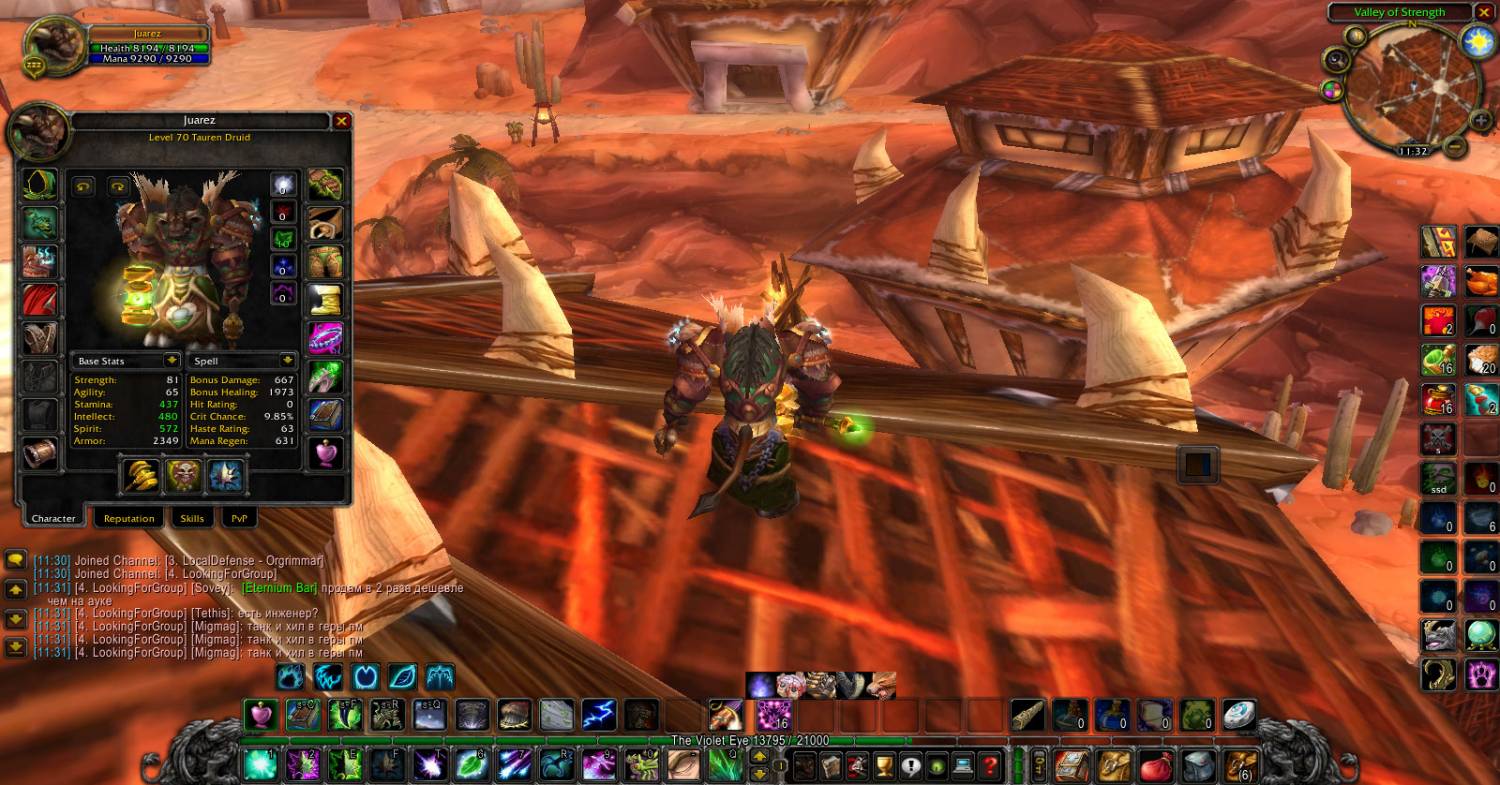Switch to the Reputation tab
The image size is (1500, 785).
pos(129,518)
